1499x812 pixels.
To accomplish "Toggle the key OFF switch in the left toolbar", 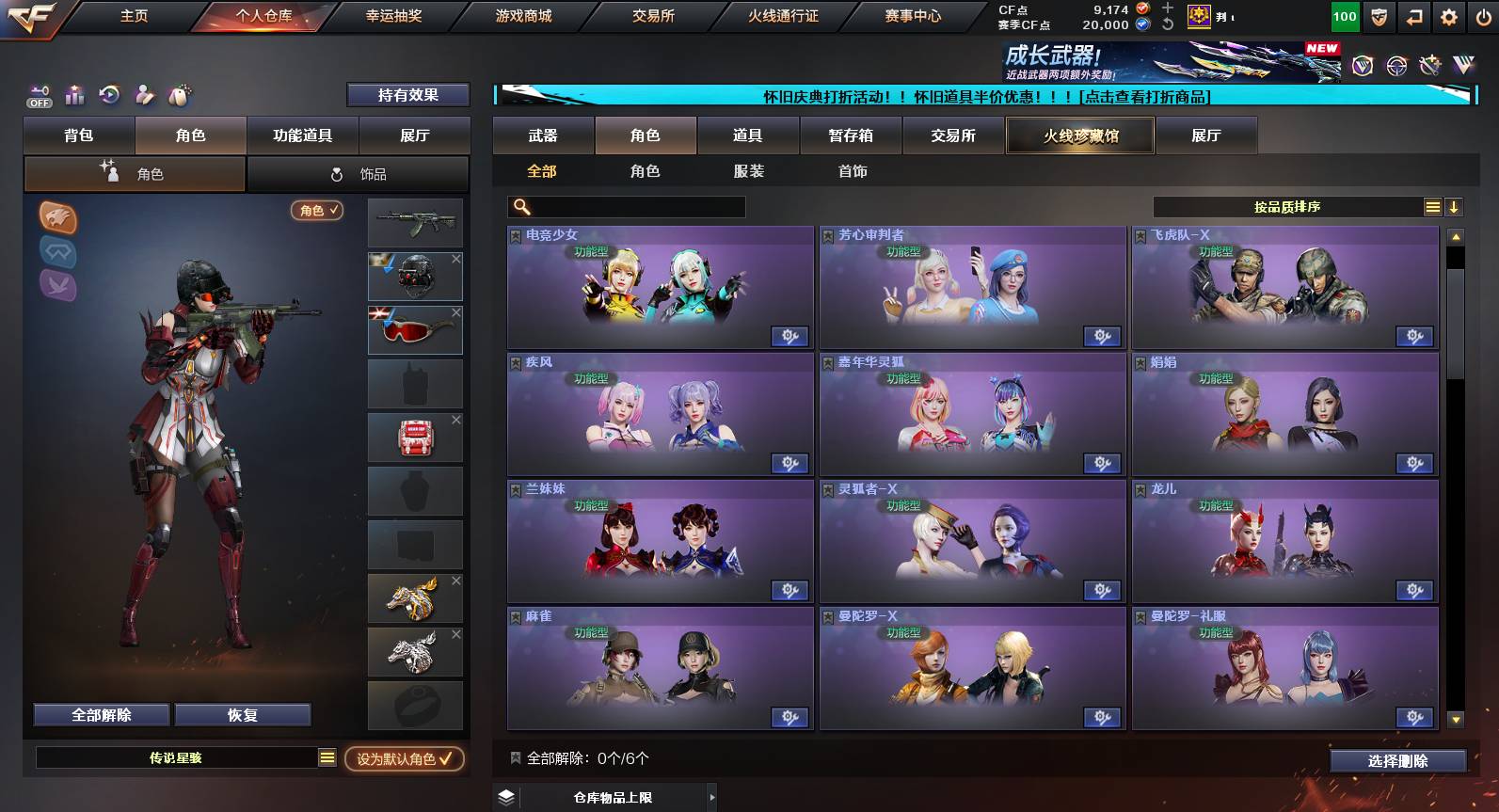I will [38, 95].
